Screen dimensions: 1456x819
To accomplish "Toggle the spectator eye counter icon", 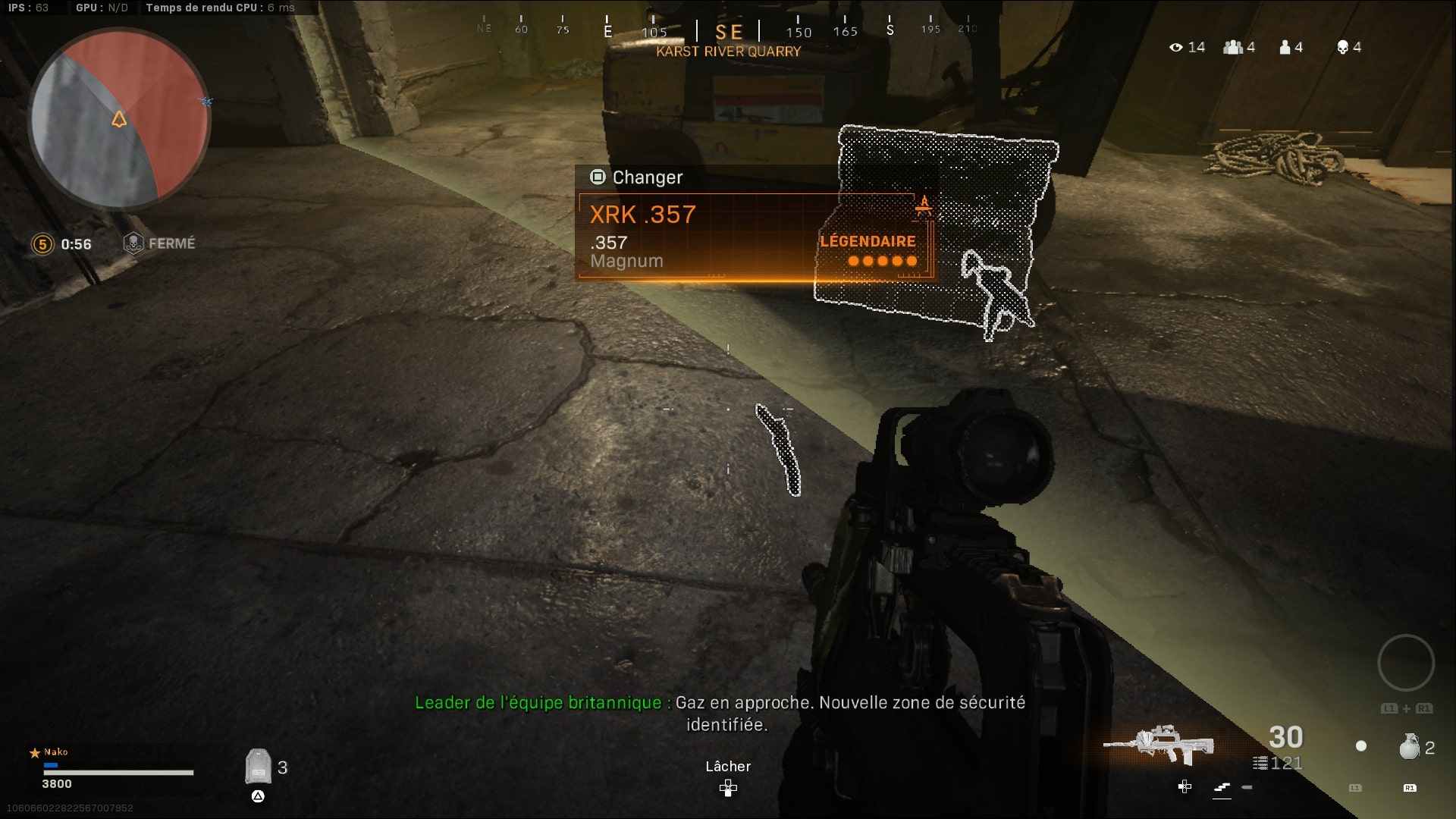I will click(1175, 47).
